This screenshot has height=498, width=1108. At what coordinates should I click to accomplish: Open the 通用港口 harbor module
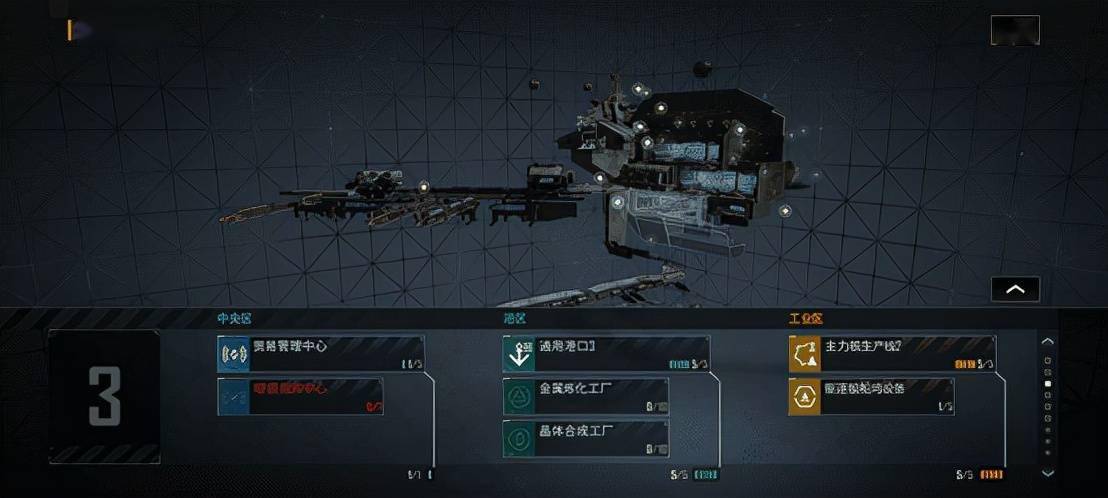click(x=606, y=353)
